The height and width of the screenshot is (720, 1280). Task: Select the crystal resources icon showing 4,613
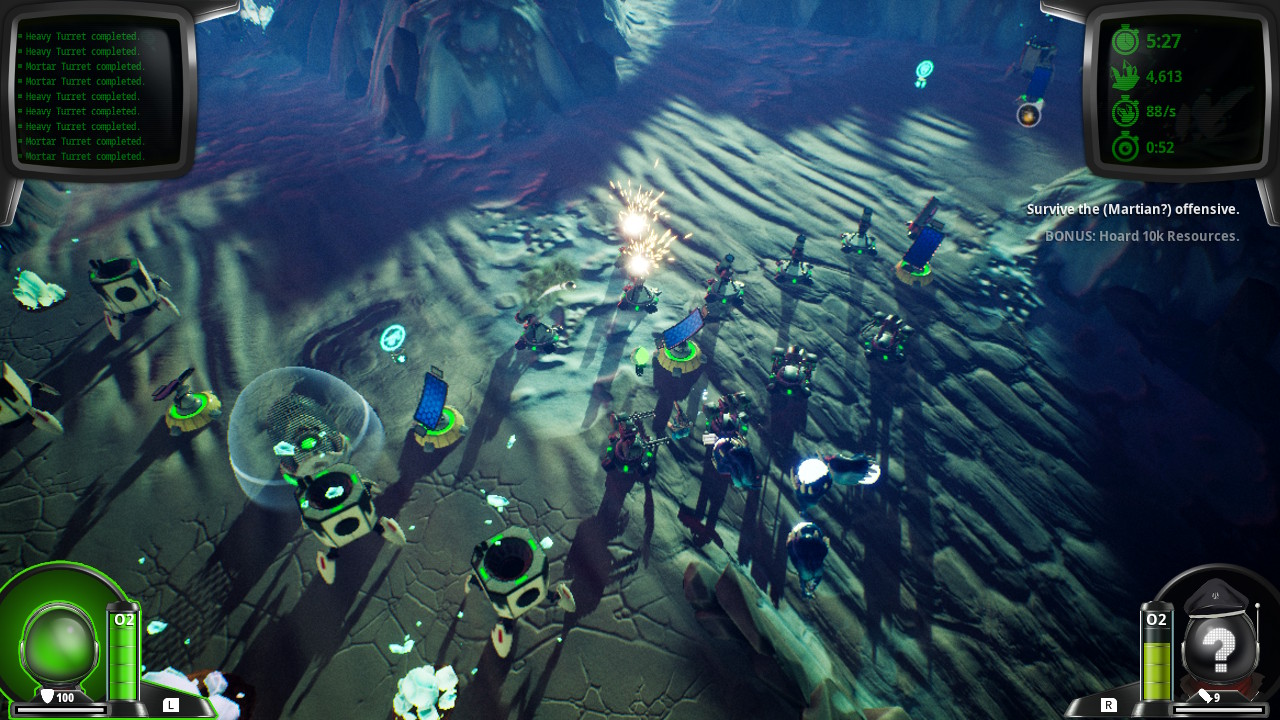[1124, 77]
